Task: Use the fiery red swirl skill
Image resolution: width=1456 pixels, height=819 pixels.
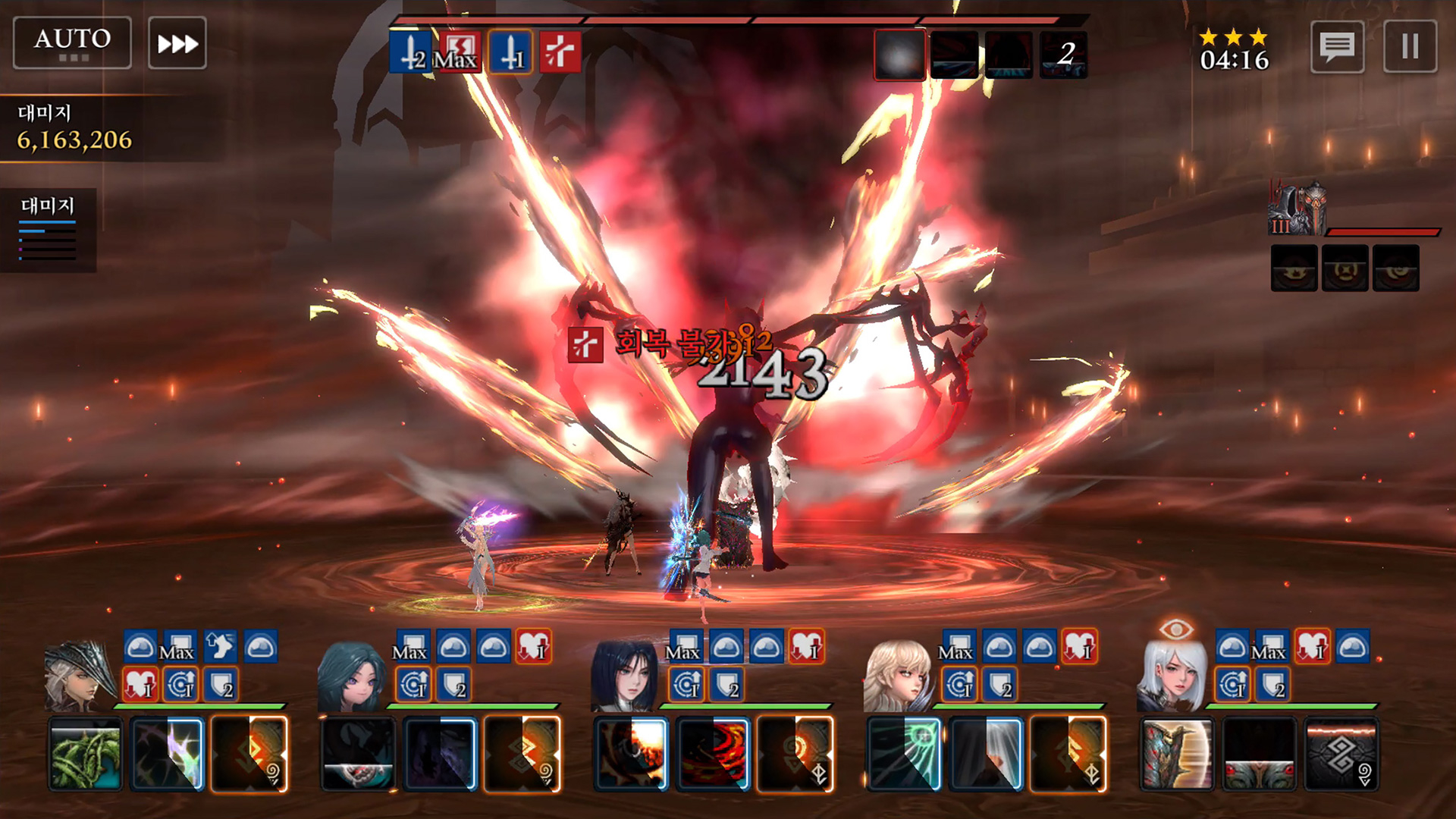Action: (713, 755)
